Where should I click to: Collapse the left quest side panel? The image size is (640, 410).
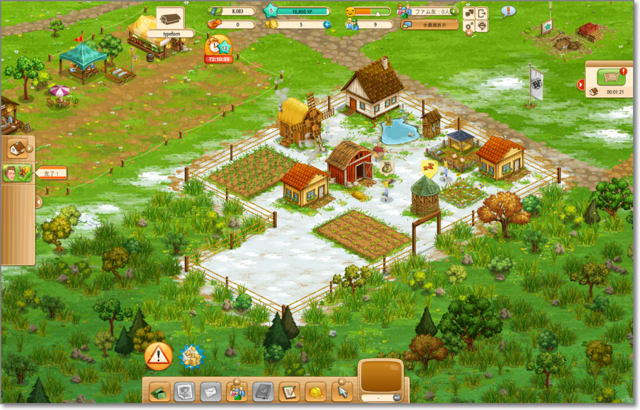[x=39, y=201]
